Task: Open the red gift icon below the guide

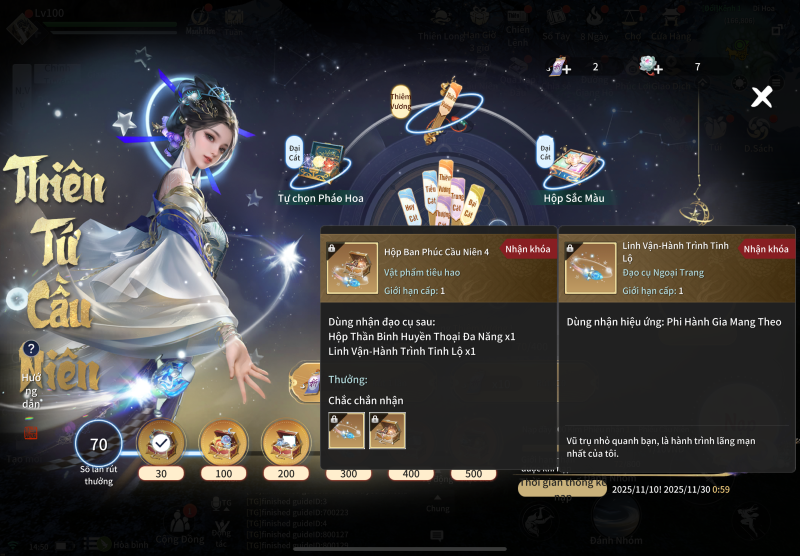Action: pos(31,432)
